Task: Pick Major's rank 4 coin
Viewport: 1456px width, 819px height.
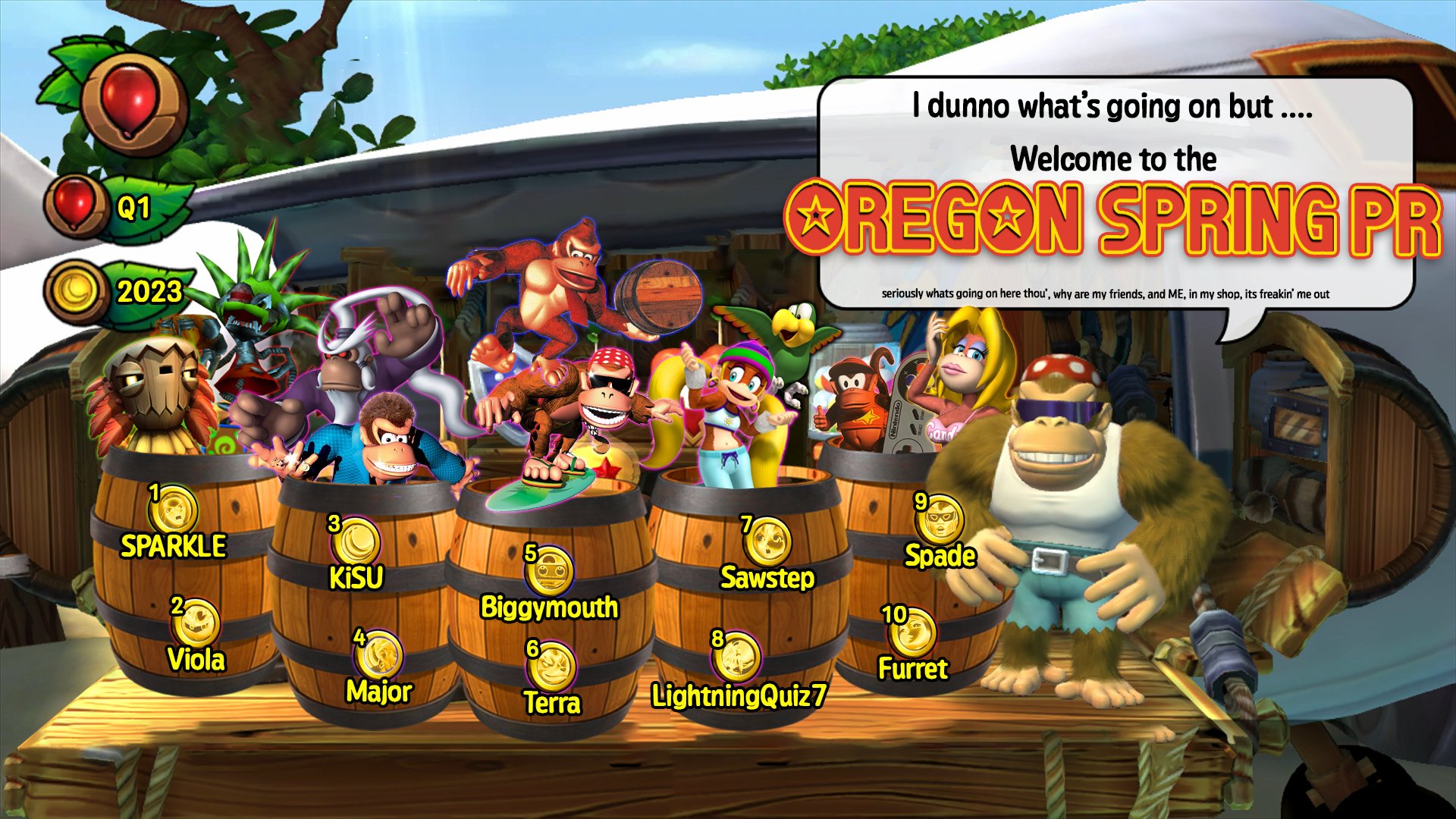Action: [379, 654]
